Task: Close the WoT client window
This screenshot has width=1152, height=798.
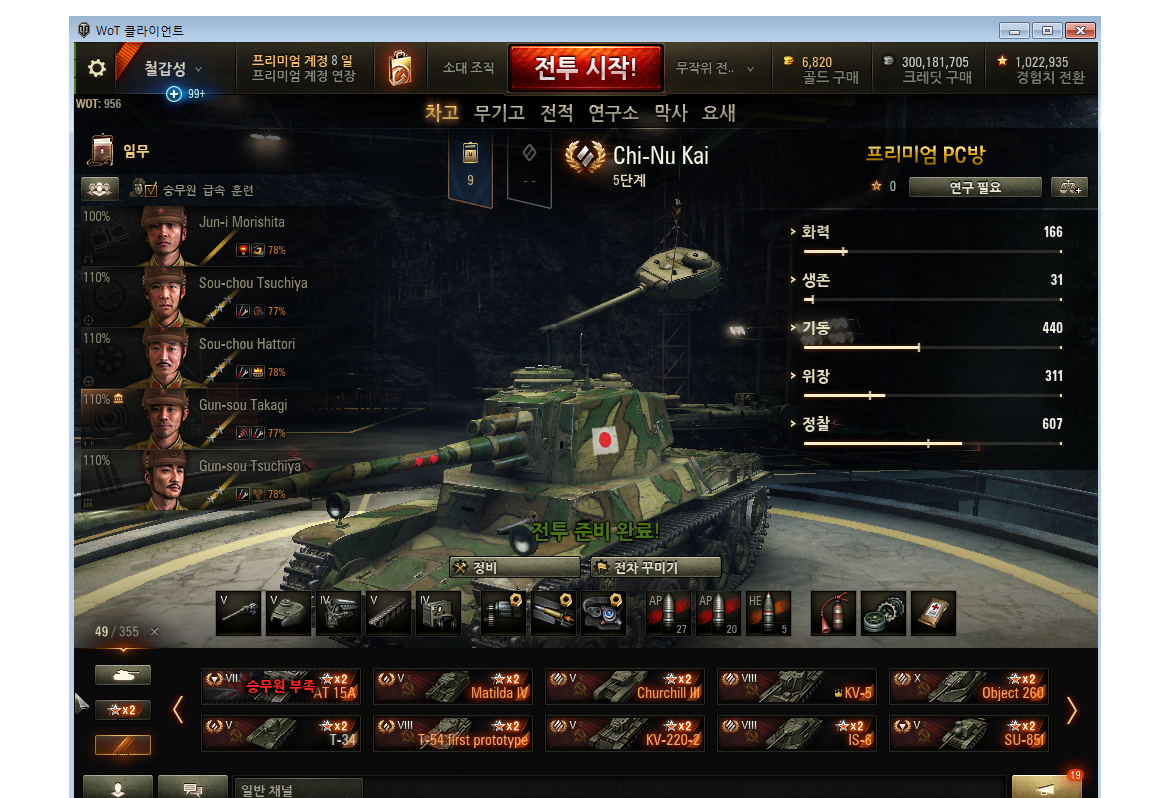Action: tap(1080, 30)
